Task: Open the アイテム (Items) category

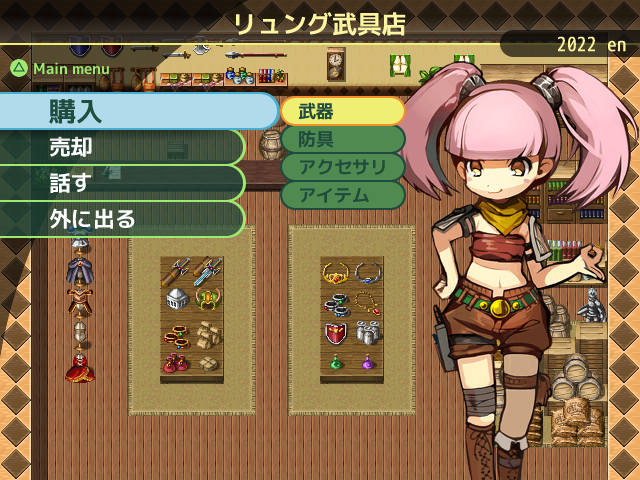Action: [342, 195]
